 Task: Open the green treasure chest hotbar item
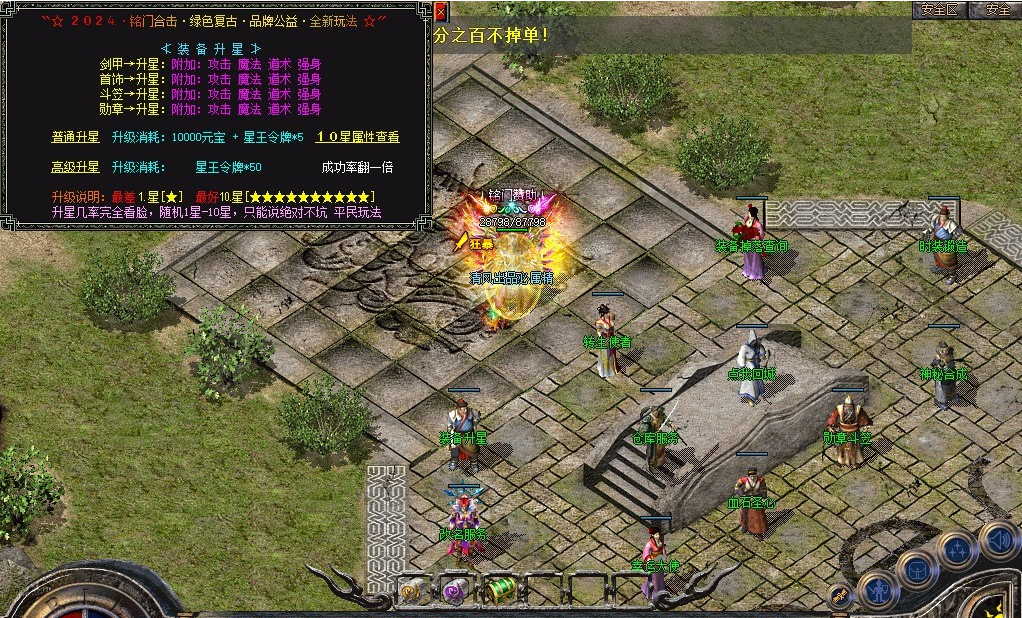click(x=499, y=590)
